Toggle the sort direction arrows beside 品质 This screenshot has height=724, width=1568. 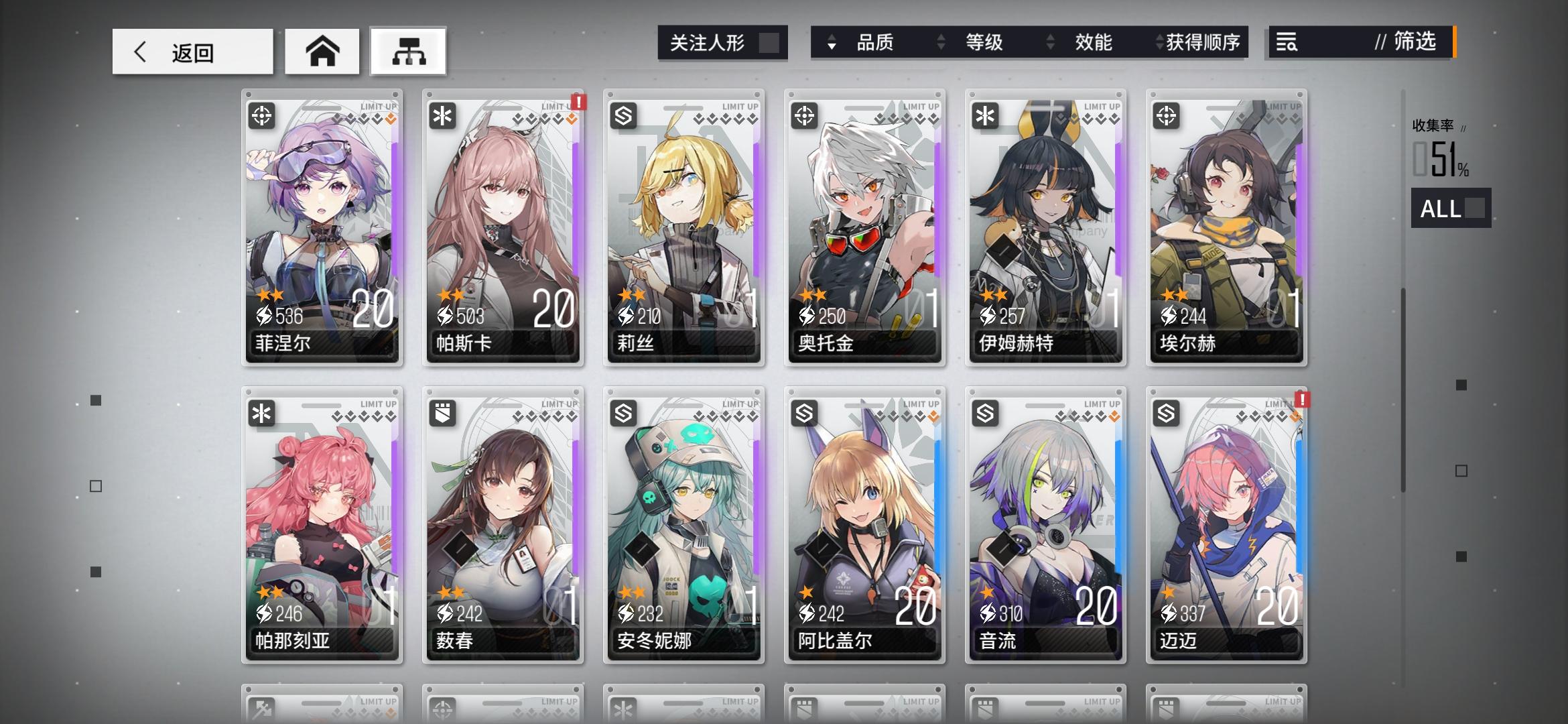click(x=833, y=42)
